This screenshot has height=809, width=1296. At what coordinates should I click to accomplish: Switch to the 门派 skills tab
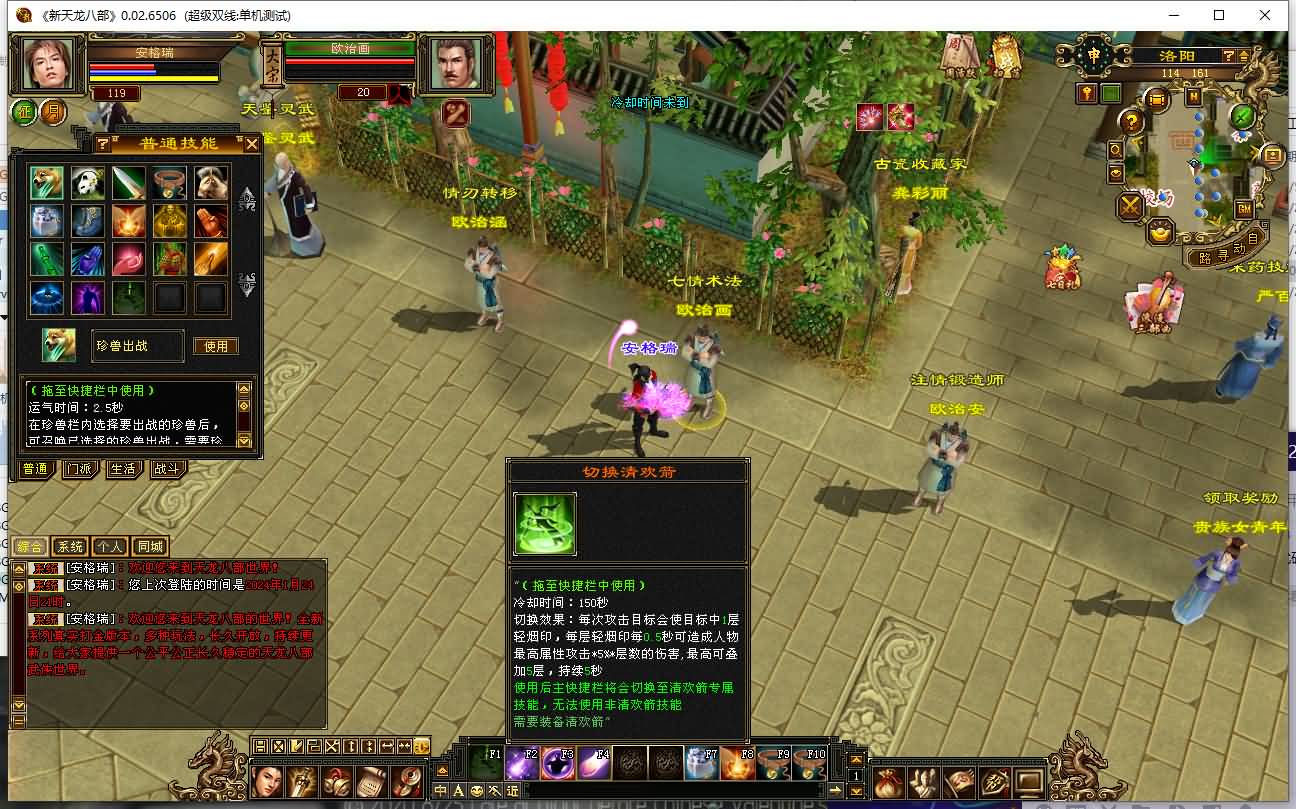(x=79, y=469)
